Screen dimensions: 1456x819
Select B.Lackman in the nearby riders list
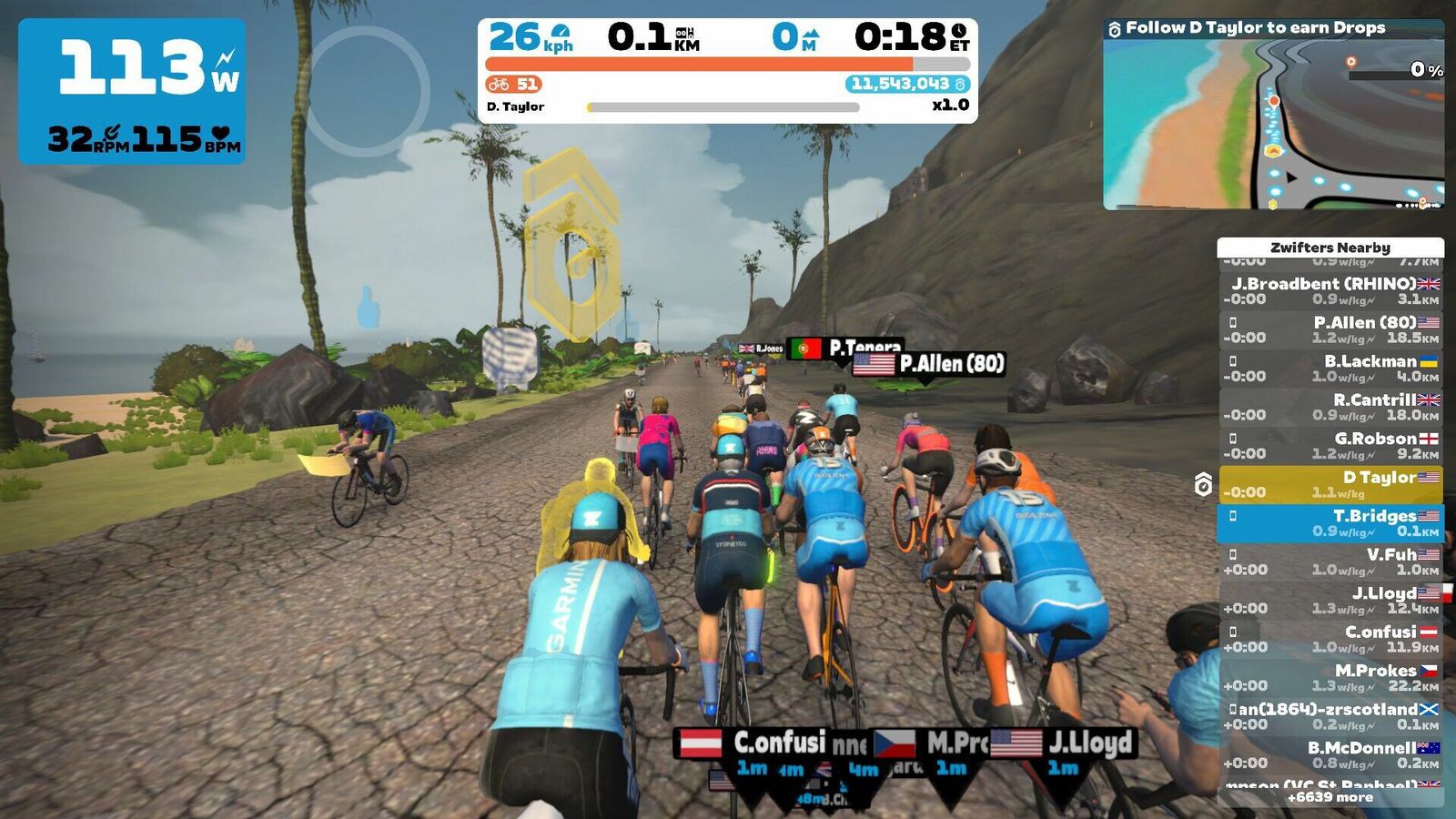coord(1330,369)
